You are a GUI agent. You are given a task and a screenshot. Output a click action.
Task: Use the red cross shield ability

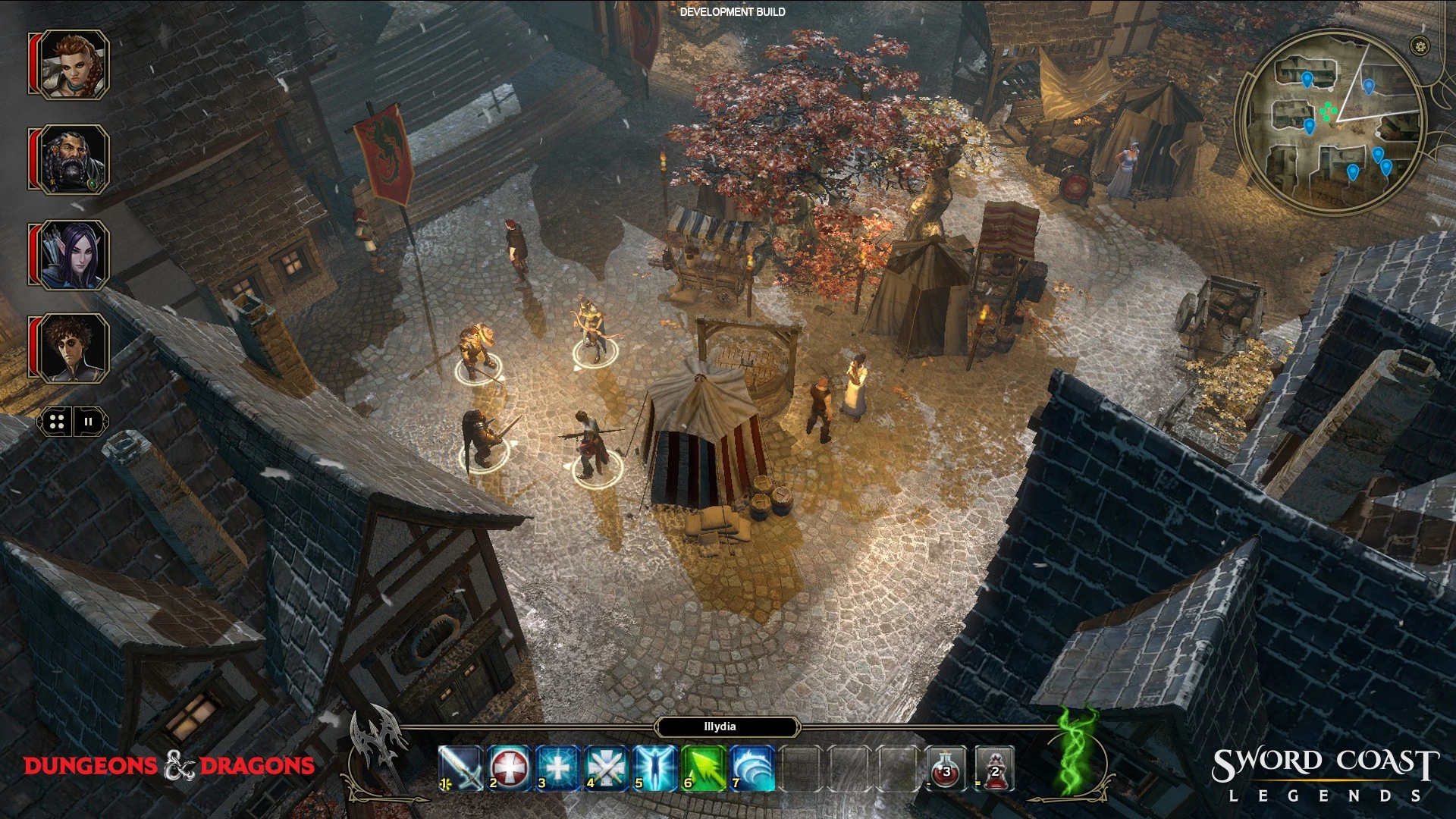click(x=510, y=768)
